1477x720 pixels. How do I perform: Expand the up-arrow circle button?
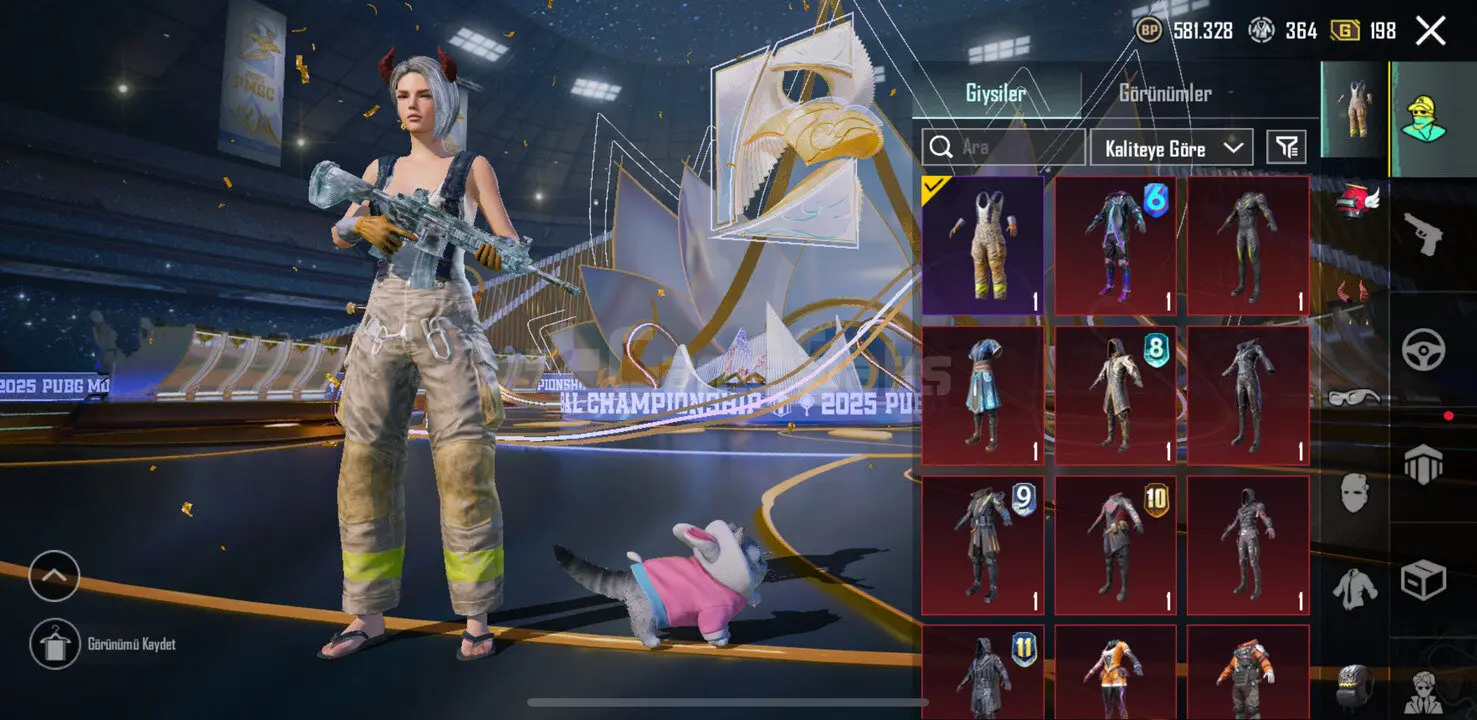tap(54, 576)
